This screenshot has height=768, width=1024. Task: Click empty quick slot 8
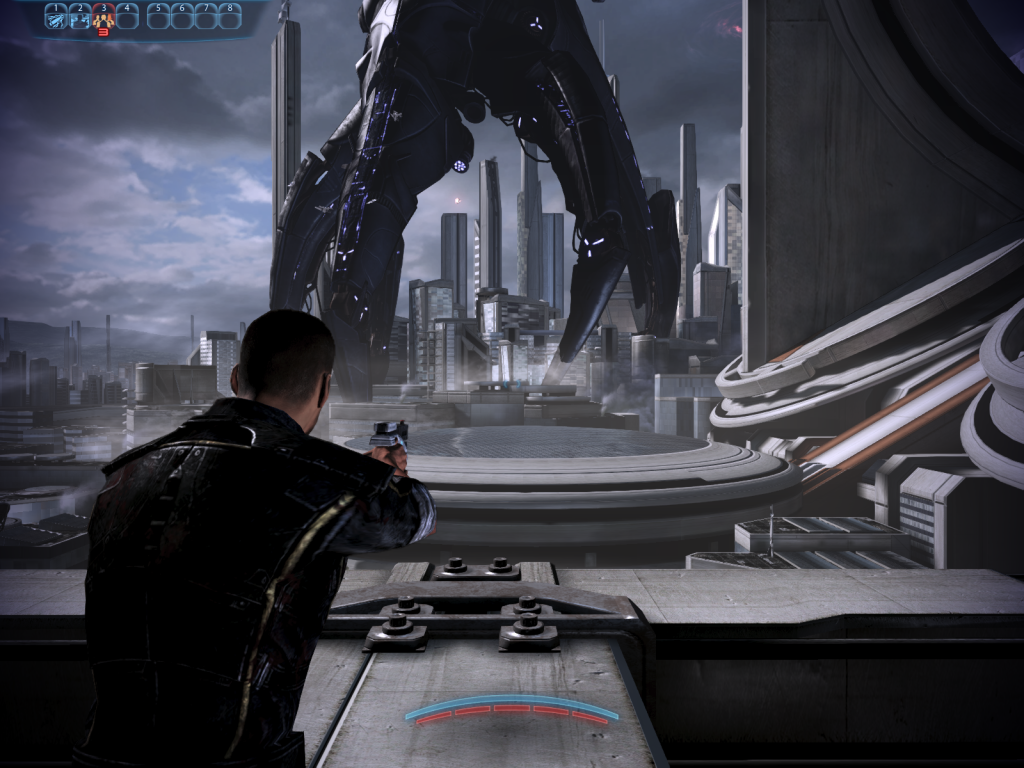pyautogui.click(x=231, y=17)
